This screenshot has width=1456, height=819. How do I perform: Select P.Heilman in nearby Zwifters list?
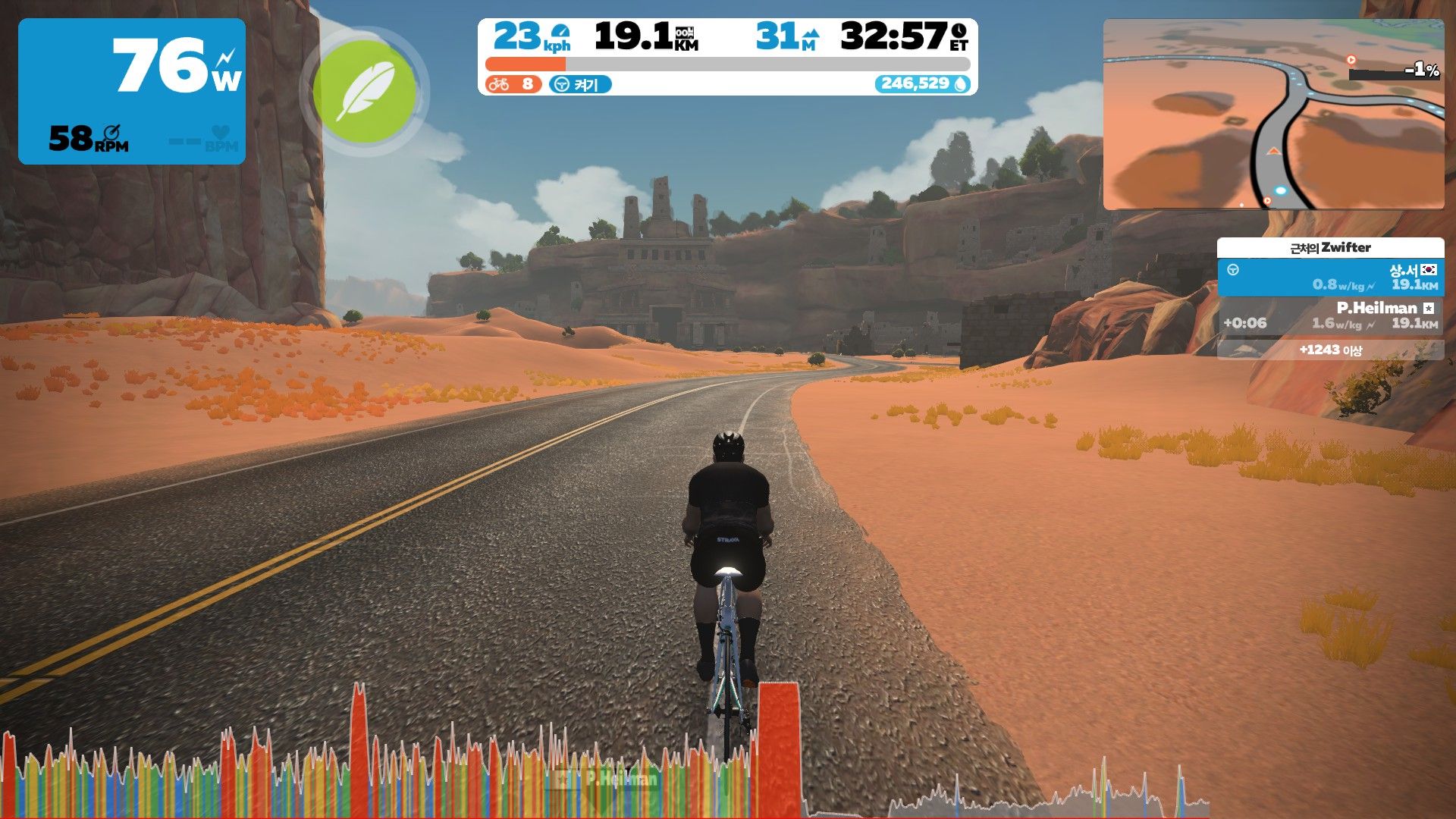tap(1330, 315)
